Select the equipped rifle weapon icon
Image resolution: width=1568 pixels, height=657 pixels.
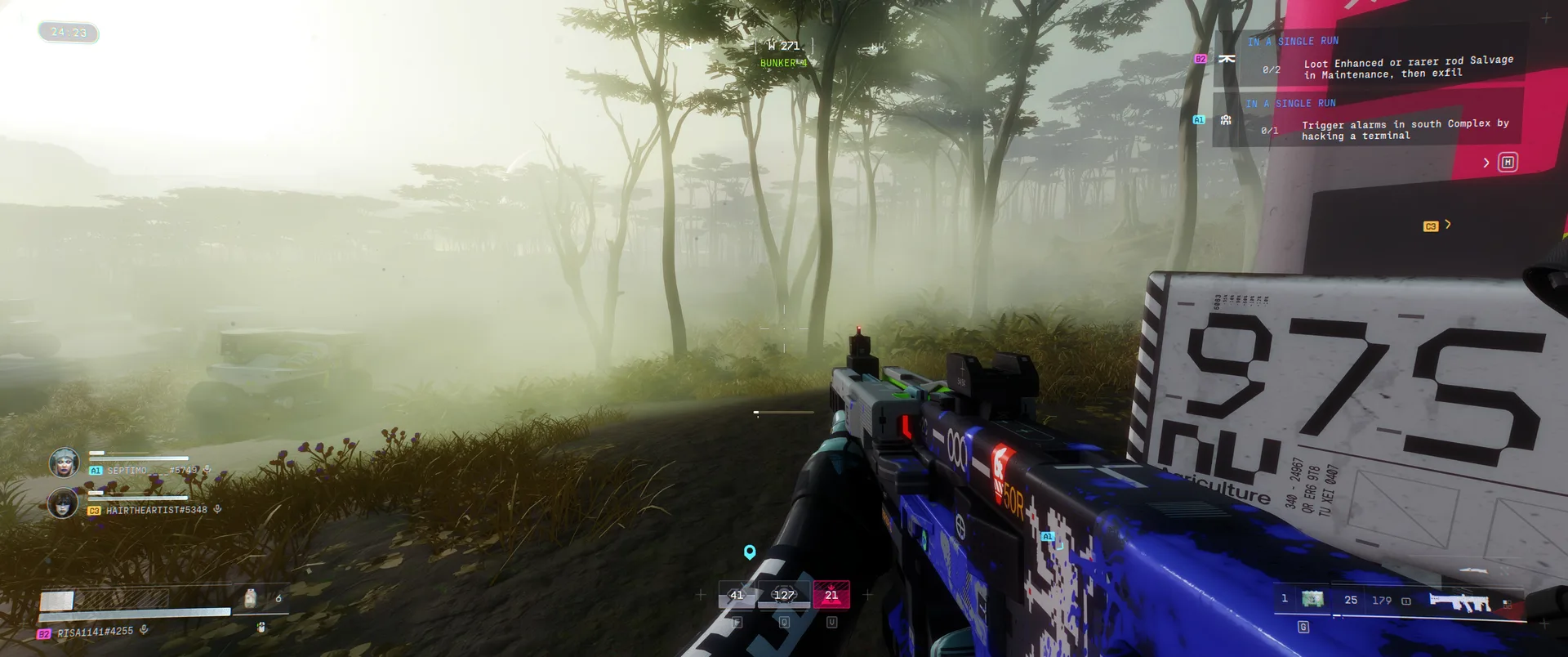(1459, 603)
